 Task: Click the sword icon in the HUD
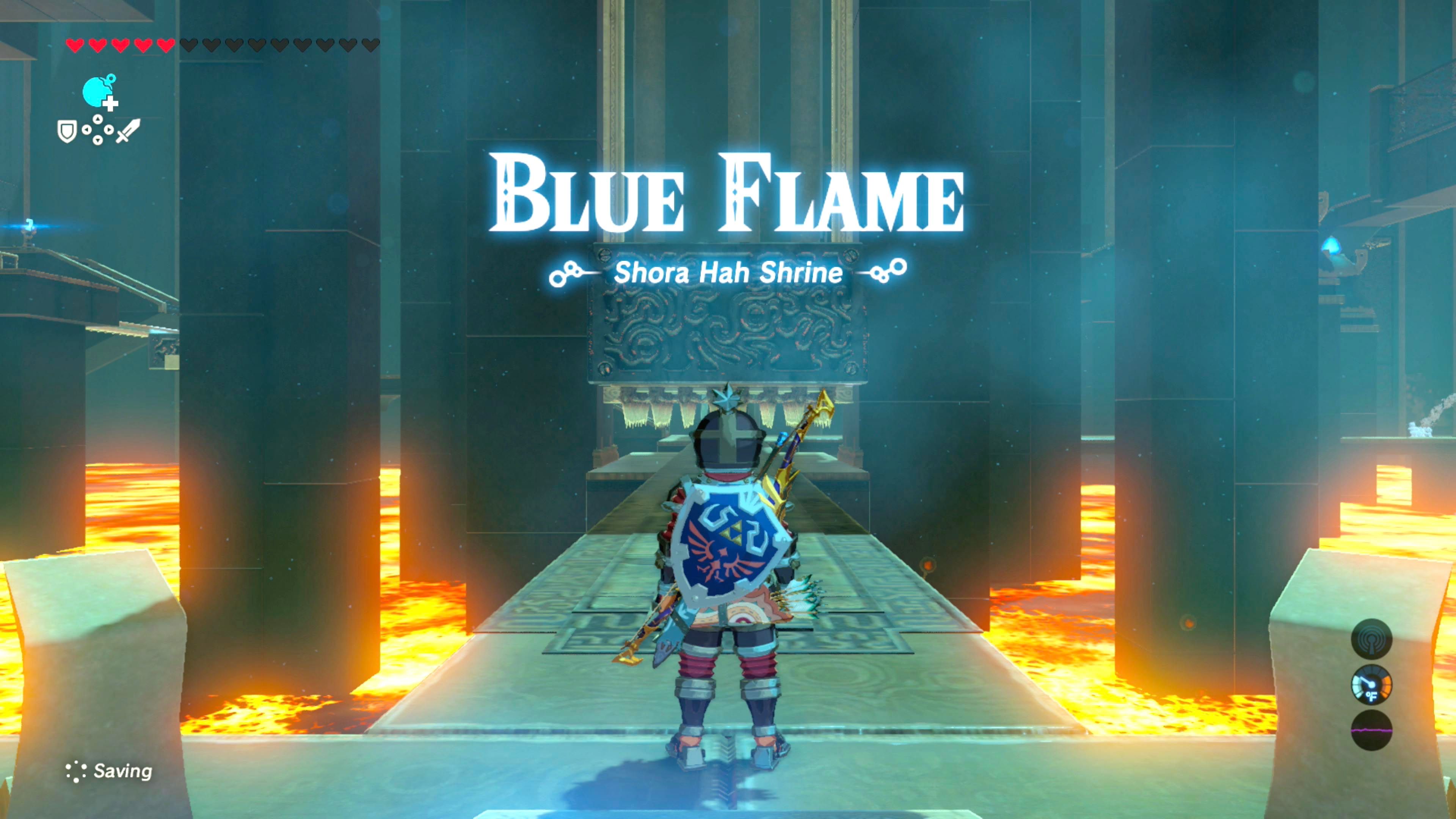tap(128, 130)
